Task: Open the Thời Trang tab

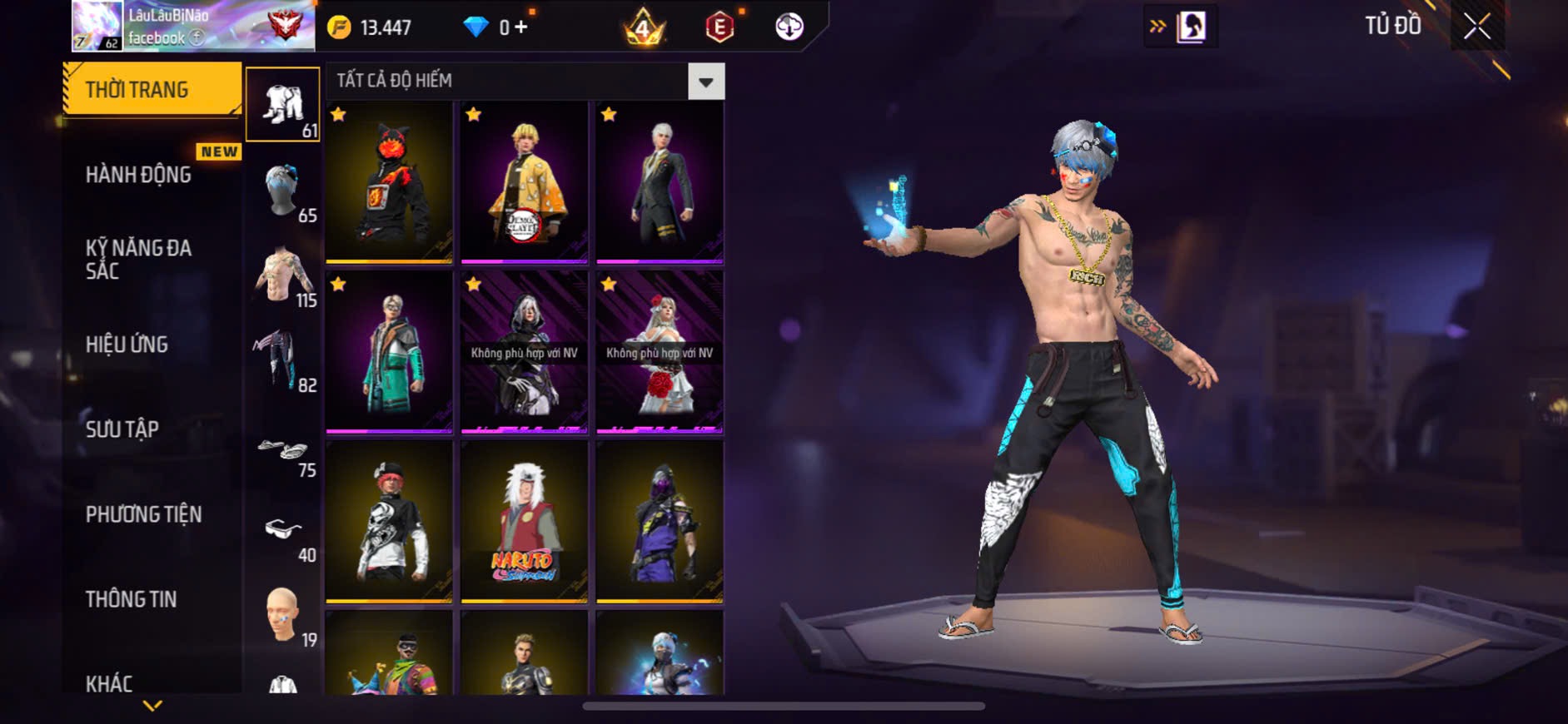Action: click(152, 89)
